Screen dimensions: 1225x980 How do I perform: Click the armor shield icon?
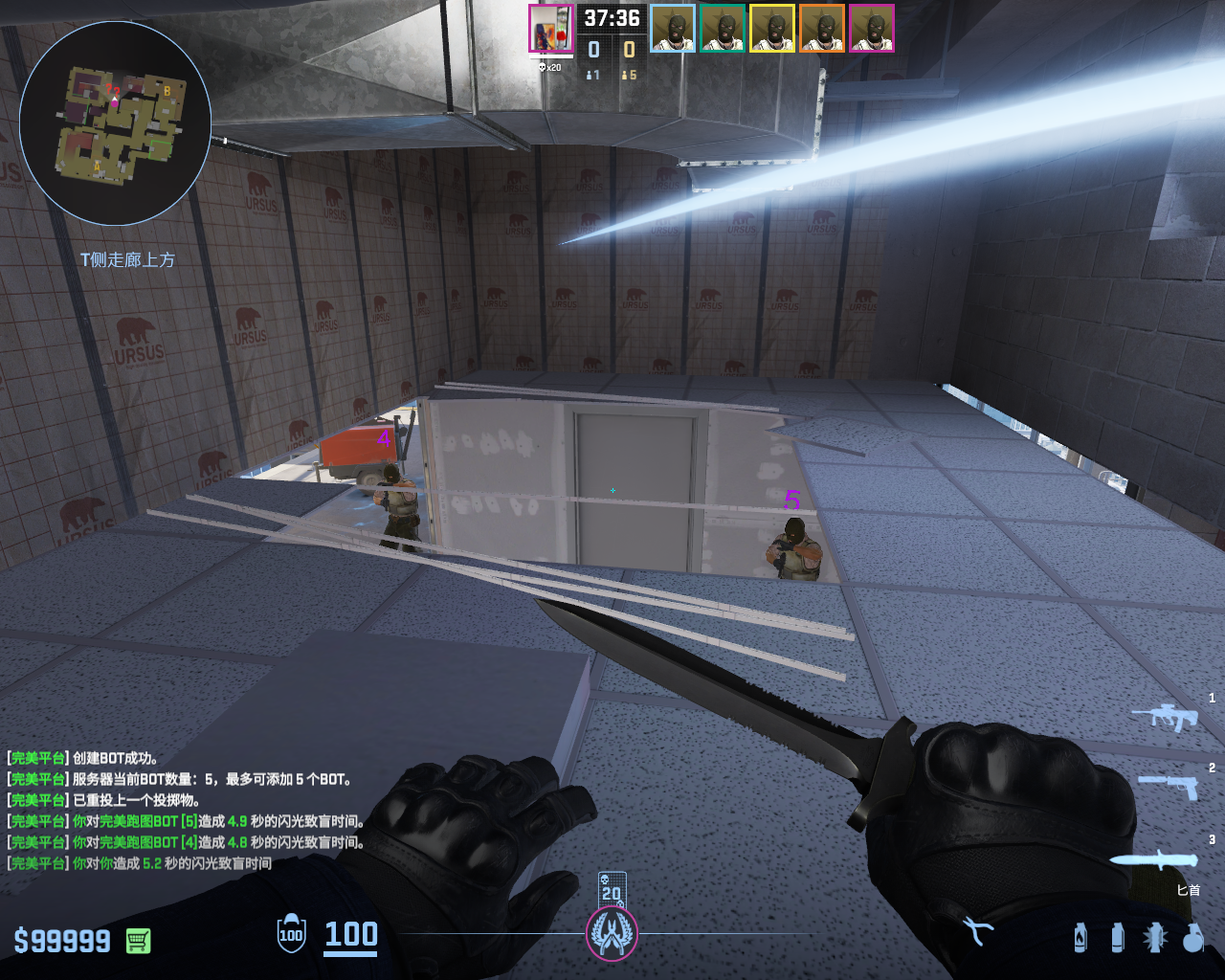click(x=291, y=935)
